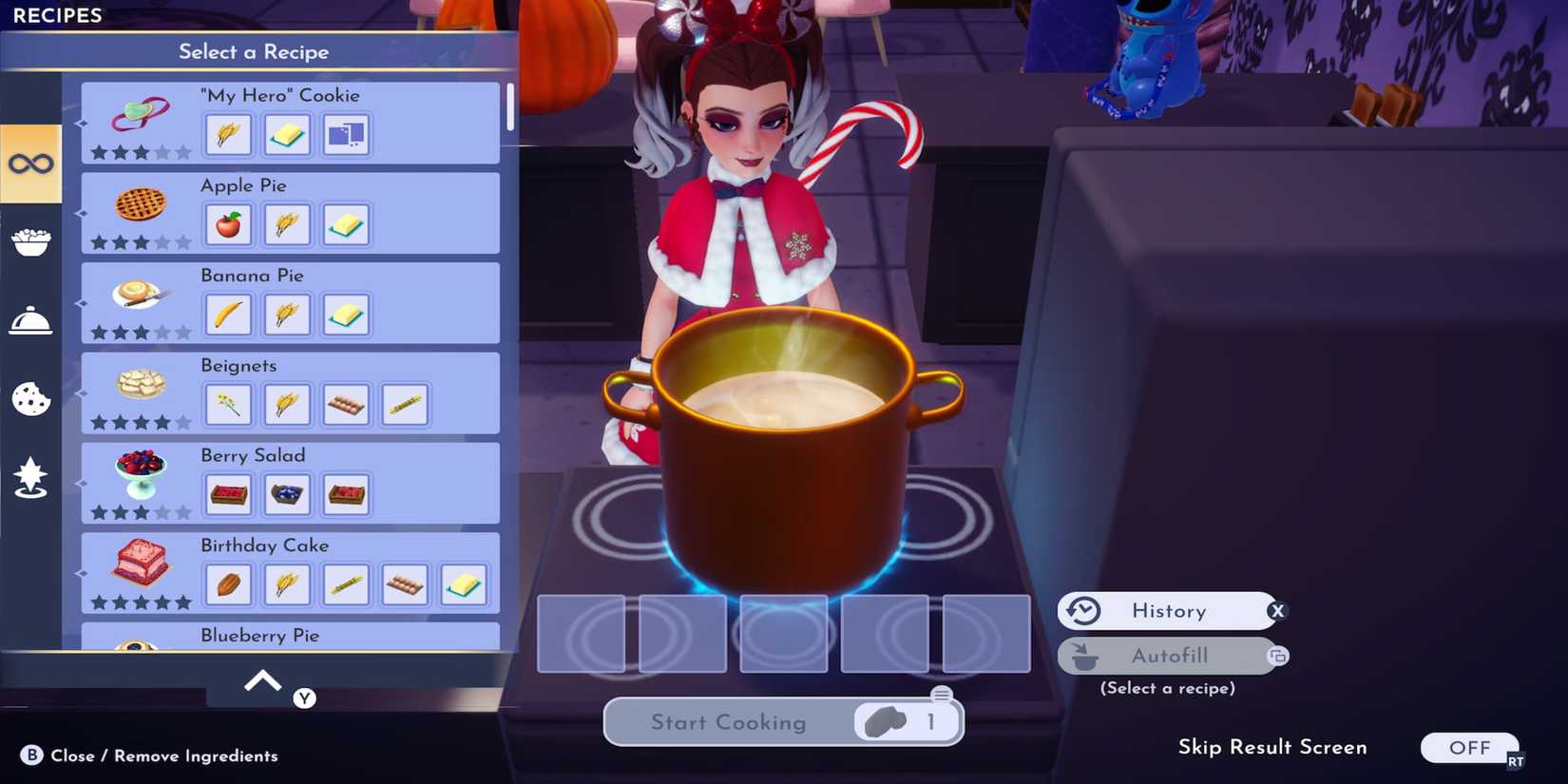Screen dimensions: 1568x784
Task: Select the cocoa bean icon on Birthday Cake
Action: coord(228,584)
